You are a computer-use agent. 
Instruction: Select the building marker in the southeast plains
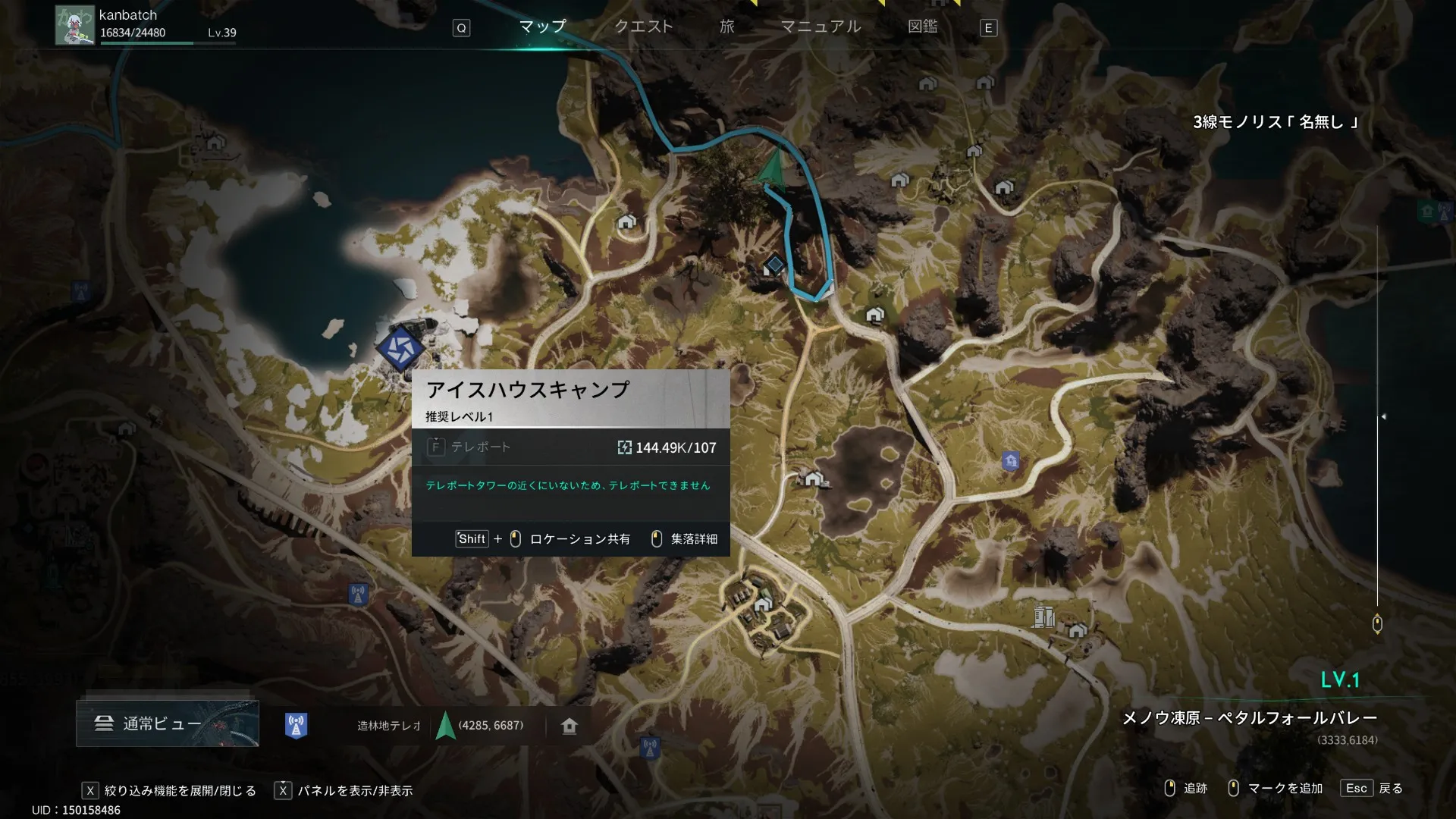coord(1044,617)
